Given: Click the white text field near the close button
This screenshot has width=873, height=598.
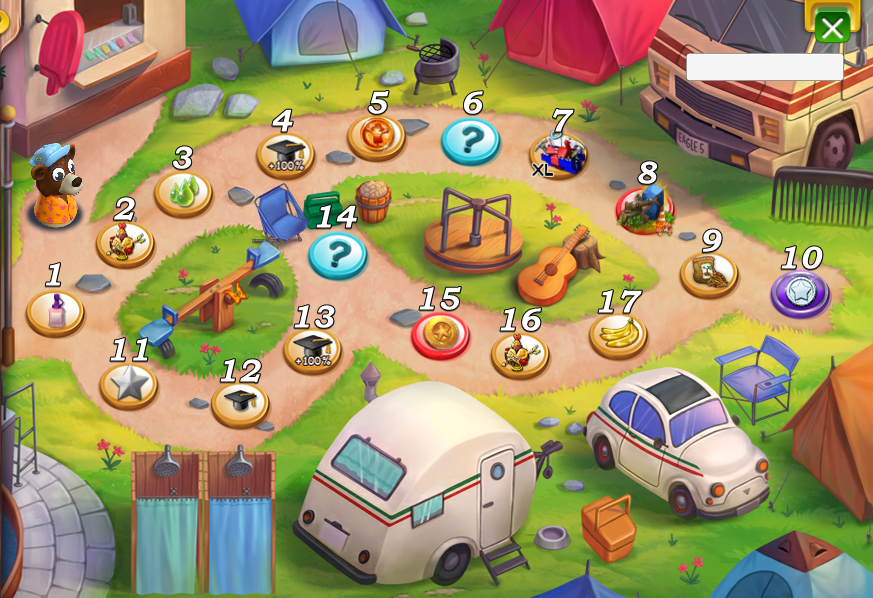Looking at the screenshot, I should (x=764, y=67).
